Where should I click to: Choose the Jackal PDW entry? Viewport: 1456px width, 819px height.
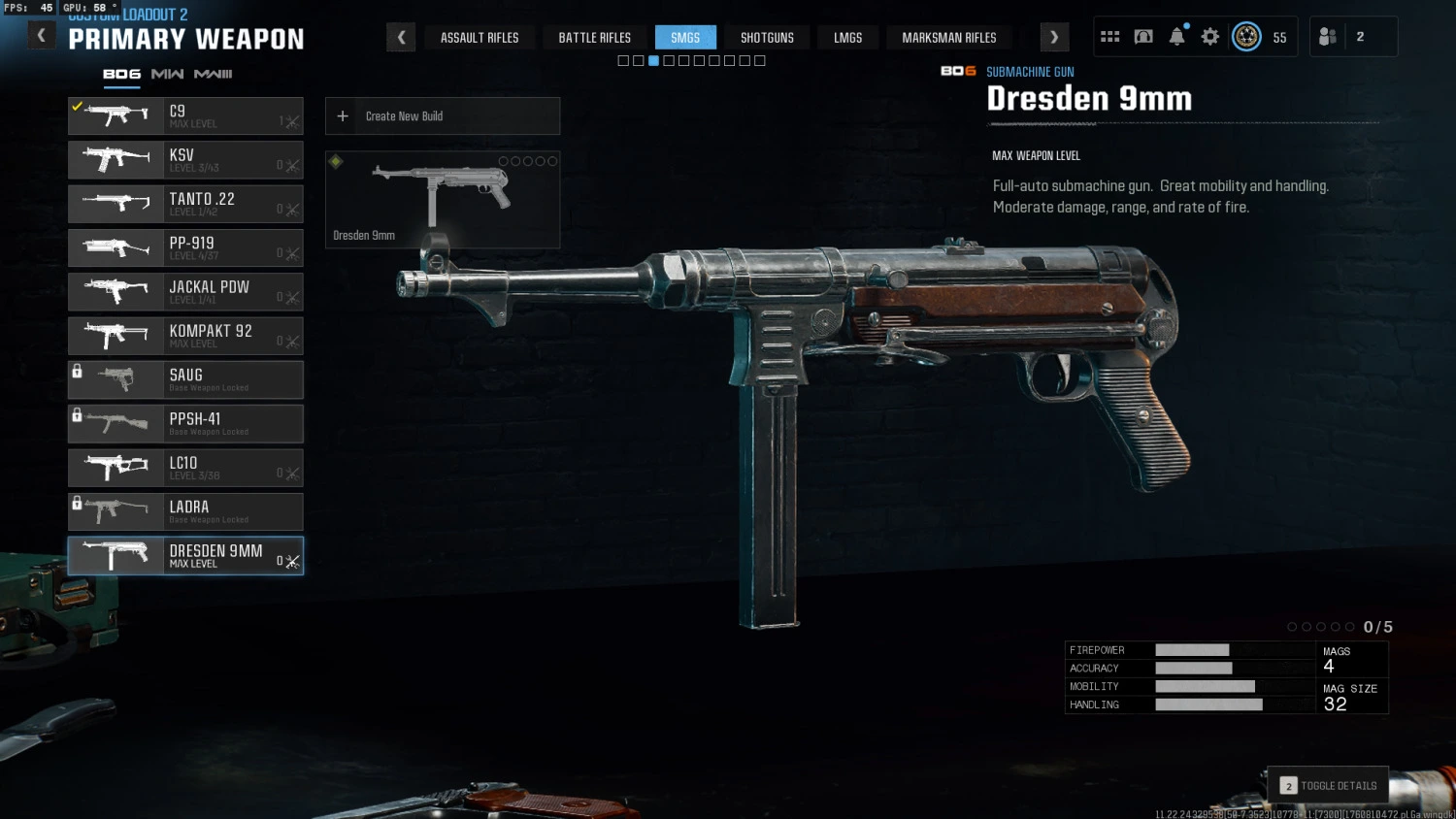pos(185,292)
